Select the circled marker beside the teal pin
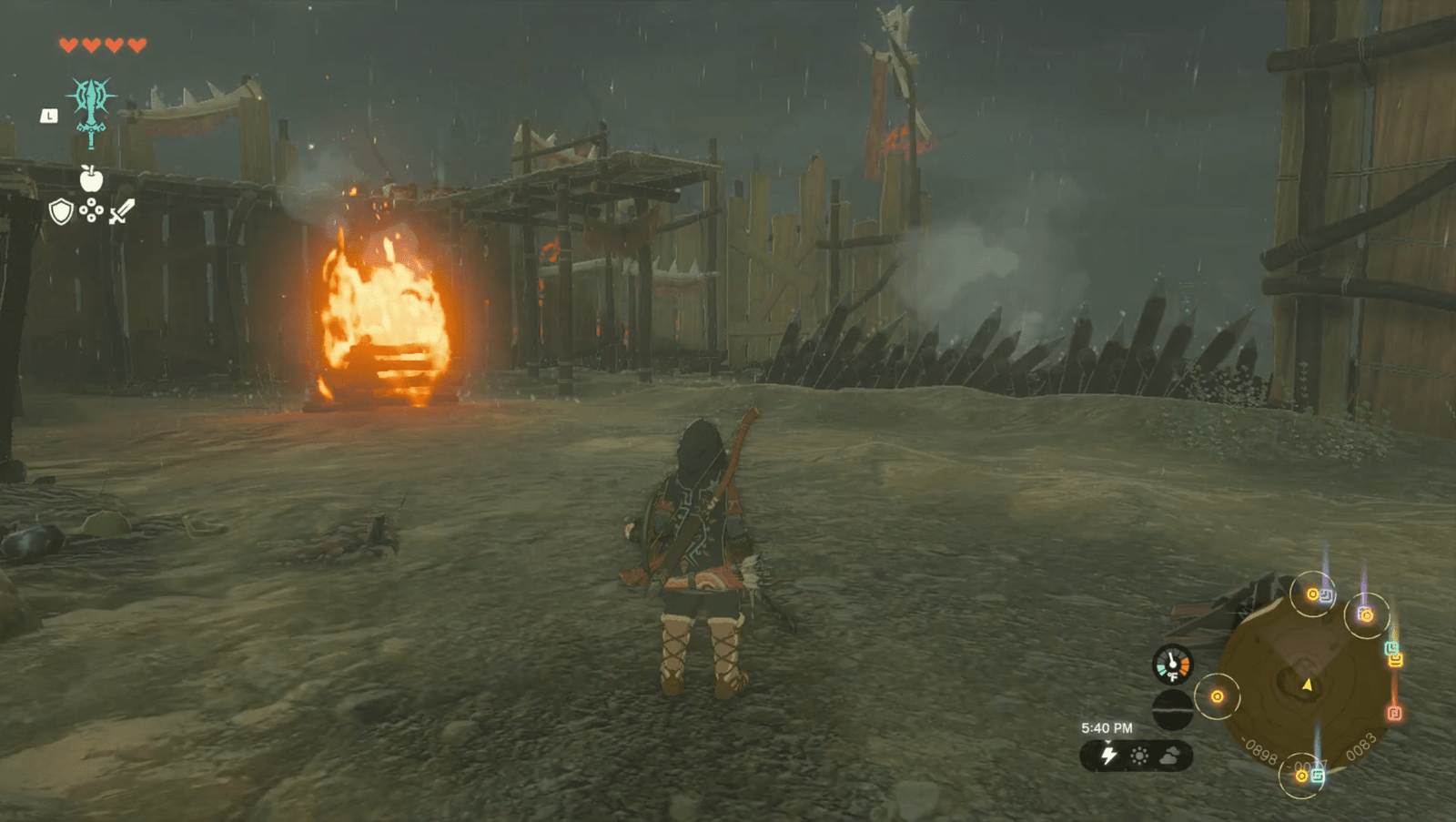 (1303, 776)
